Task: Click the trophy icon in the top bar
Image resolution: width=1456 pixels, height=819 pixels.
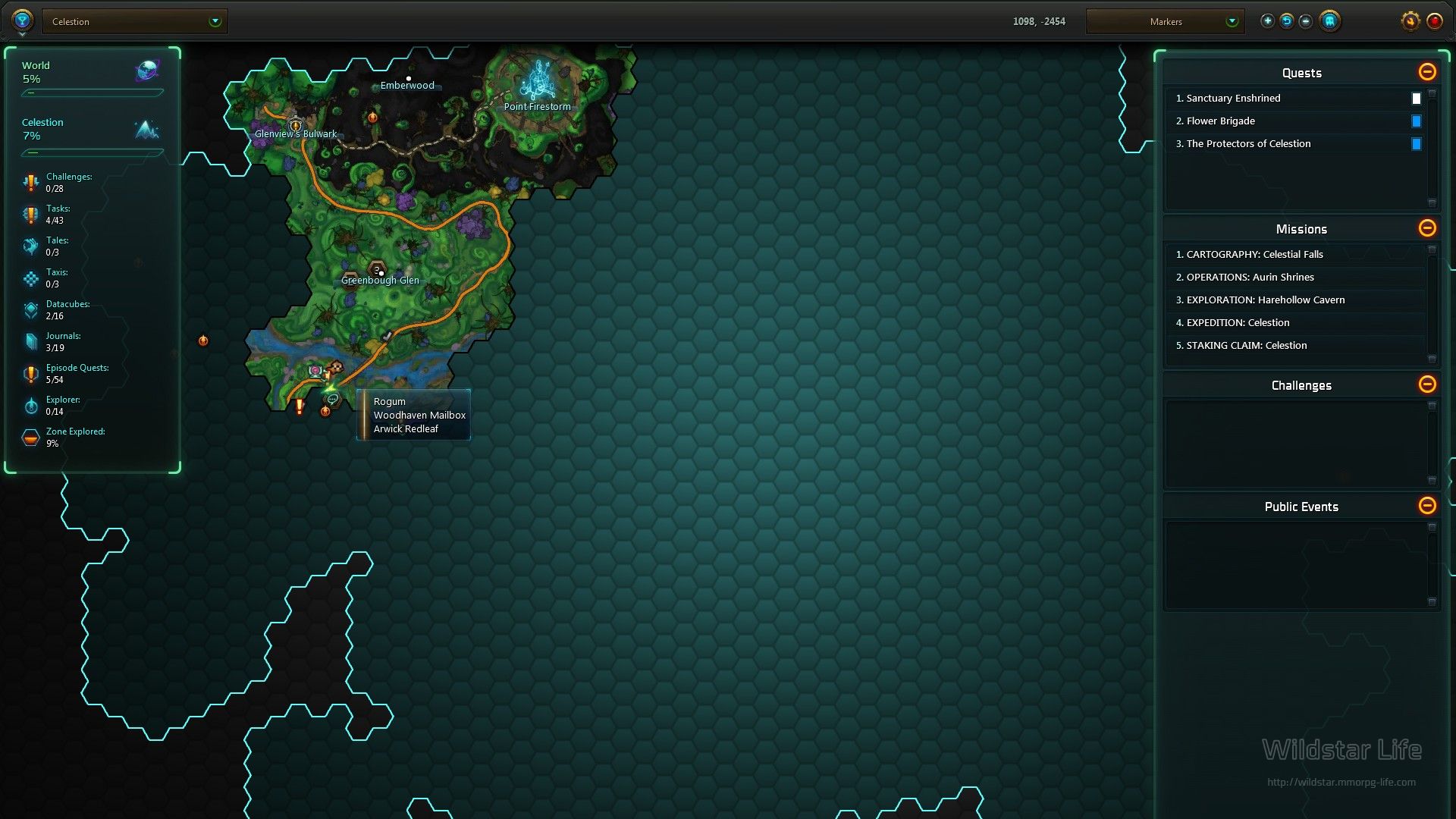Action: click(22, 20)
